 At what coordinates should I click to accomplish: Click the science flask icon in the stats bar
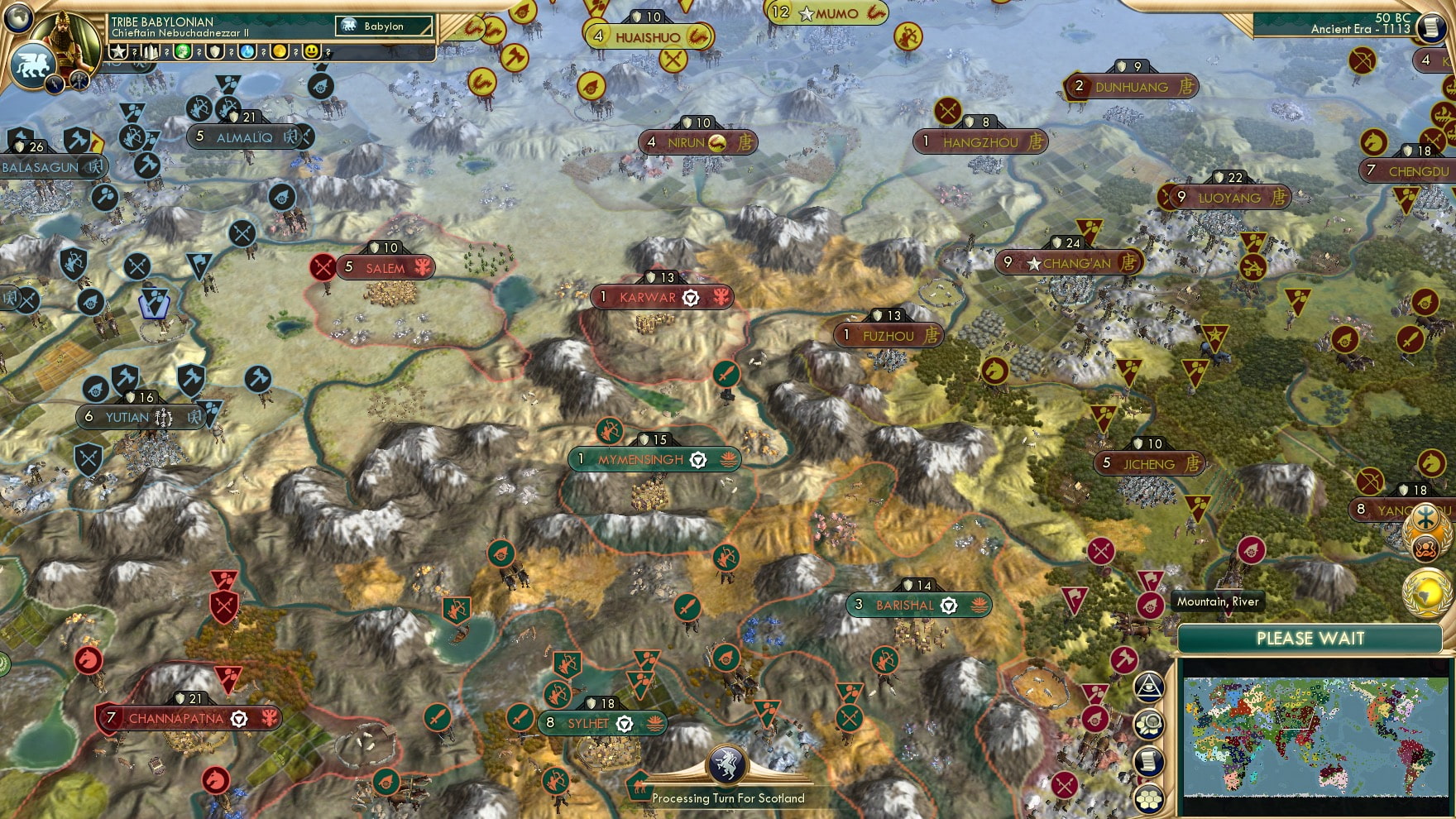tap(247, 51)
